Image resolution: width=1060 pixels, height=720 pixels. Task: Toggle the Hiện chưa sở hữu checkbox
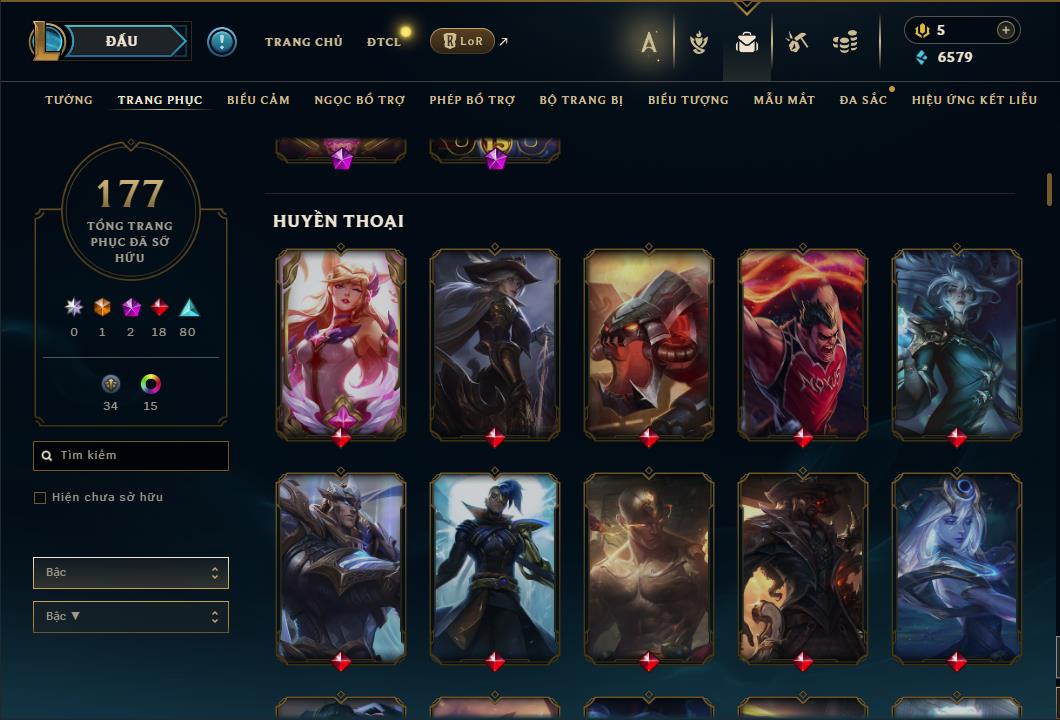[40, 498]
